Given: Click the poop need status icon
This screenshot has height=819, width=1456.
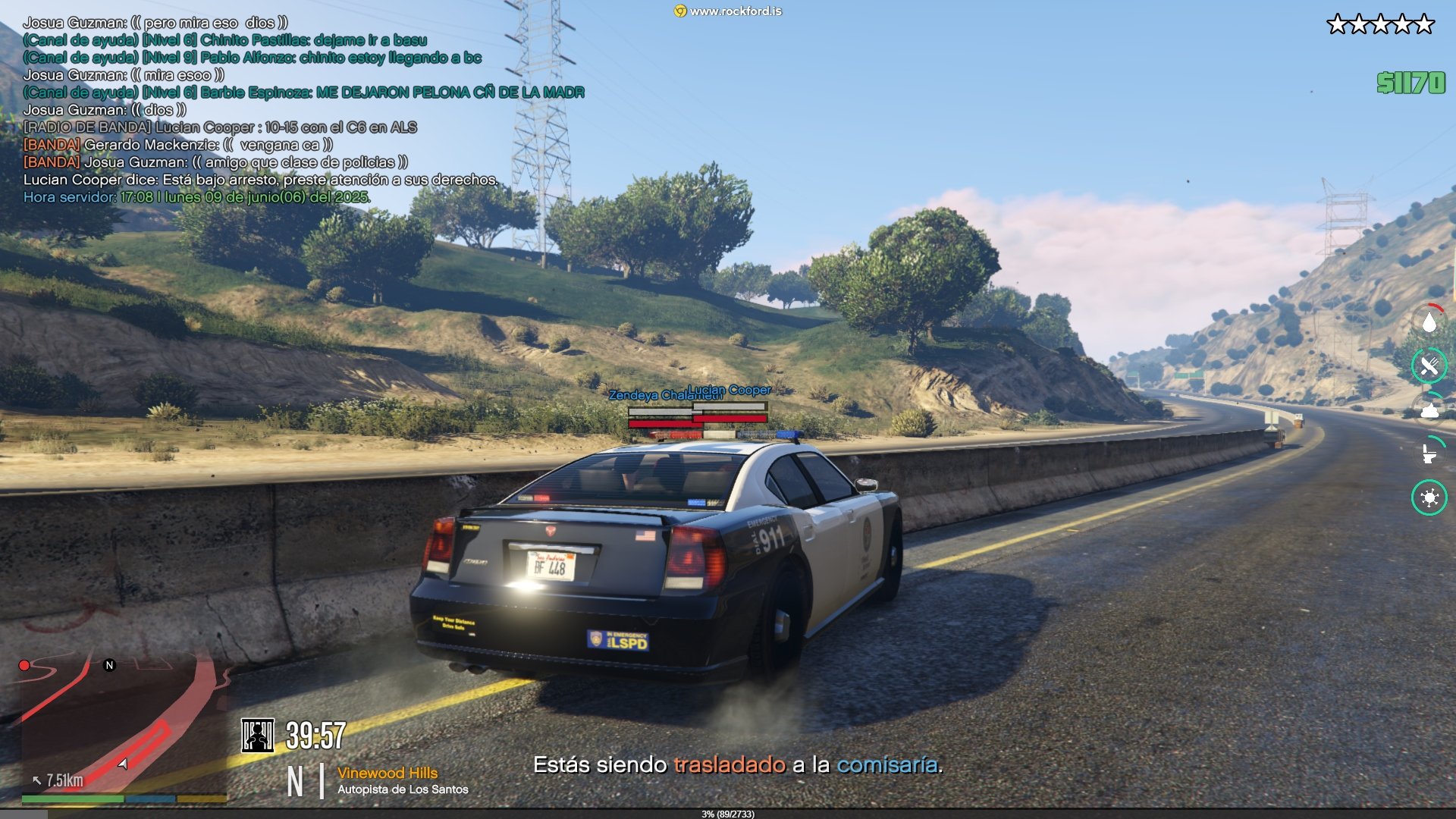Looking at the screenshot, I should click(1429, 410).
